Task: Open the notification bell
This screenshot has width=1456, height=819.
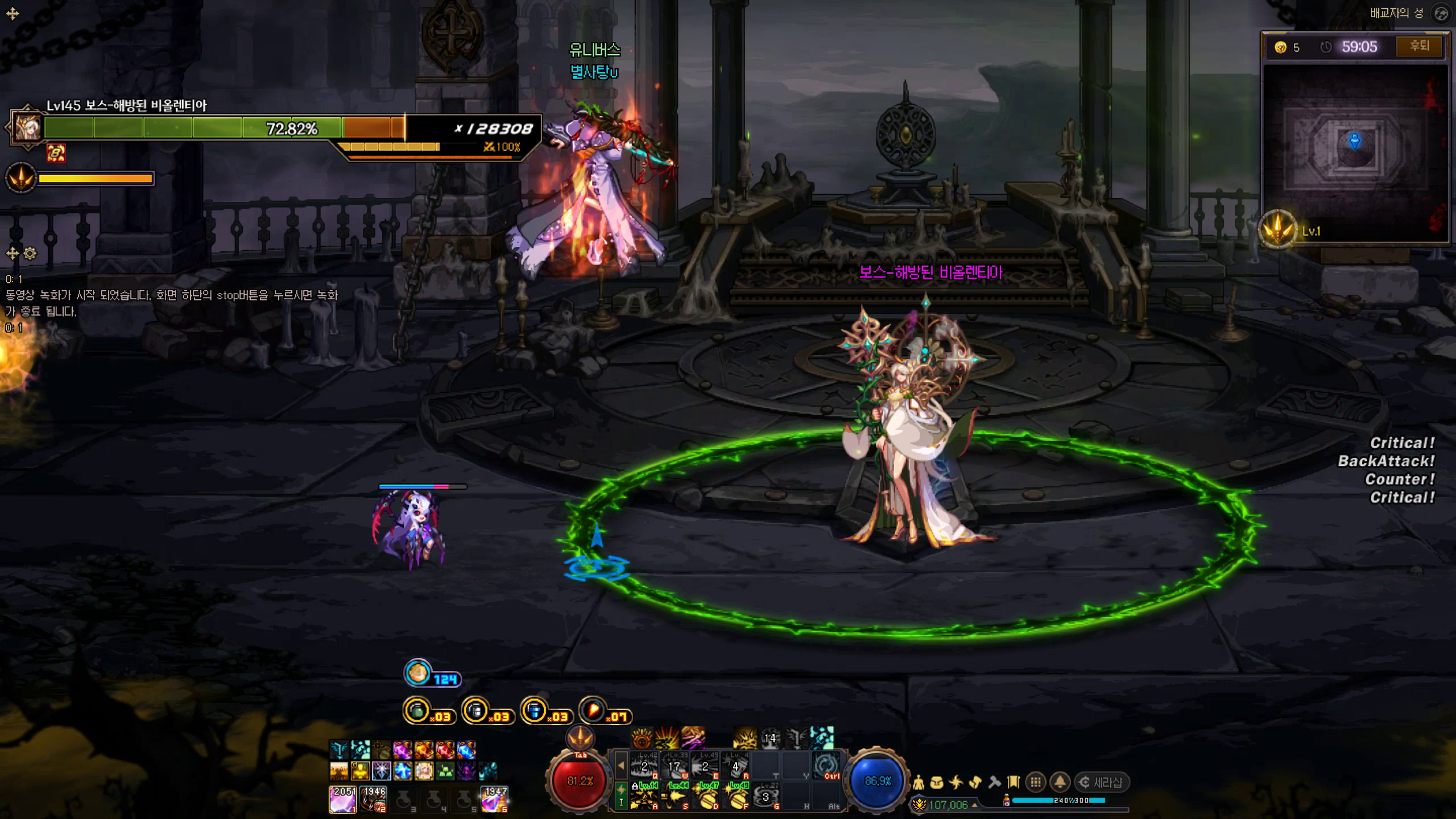Action: point(1060,783)
